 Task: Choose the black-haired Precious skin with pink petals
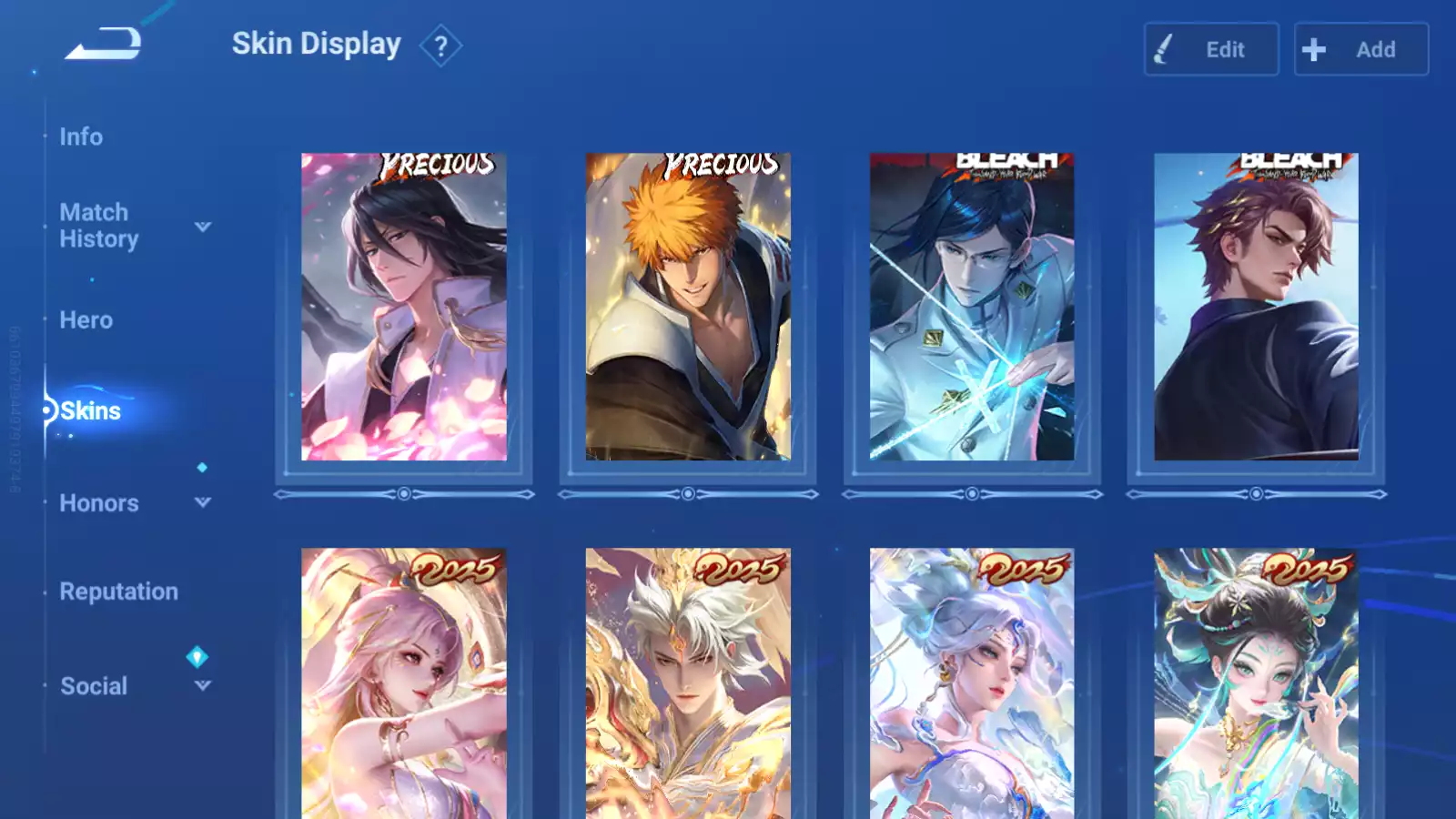(x=404, y=307)
